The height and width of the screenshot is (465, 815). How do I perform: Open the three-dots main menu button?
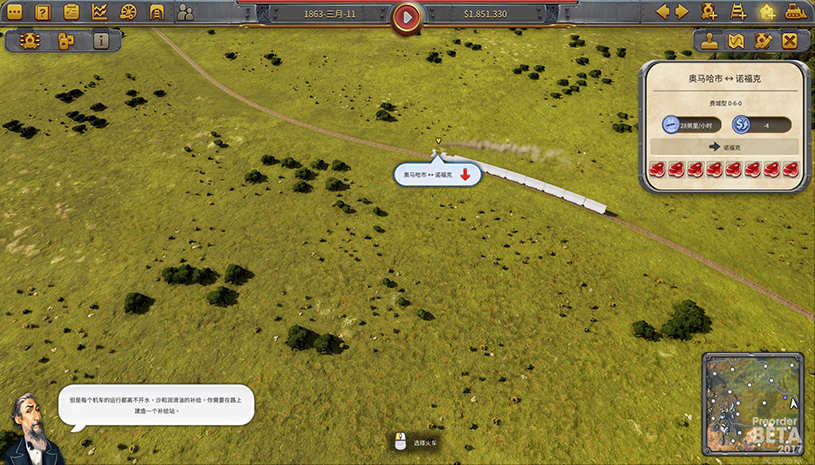tap(15, 13)
